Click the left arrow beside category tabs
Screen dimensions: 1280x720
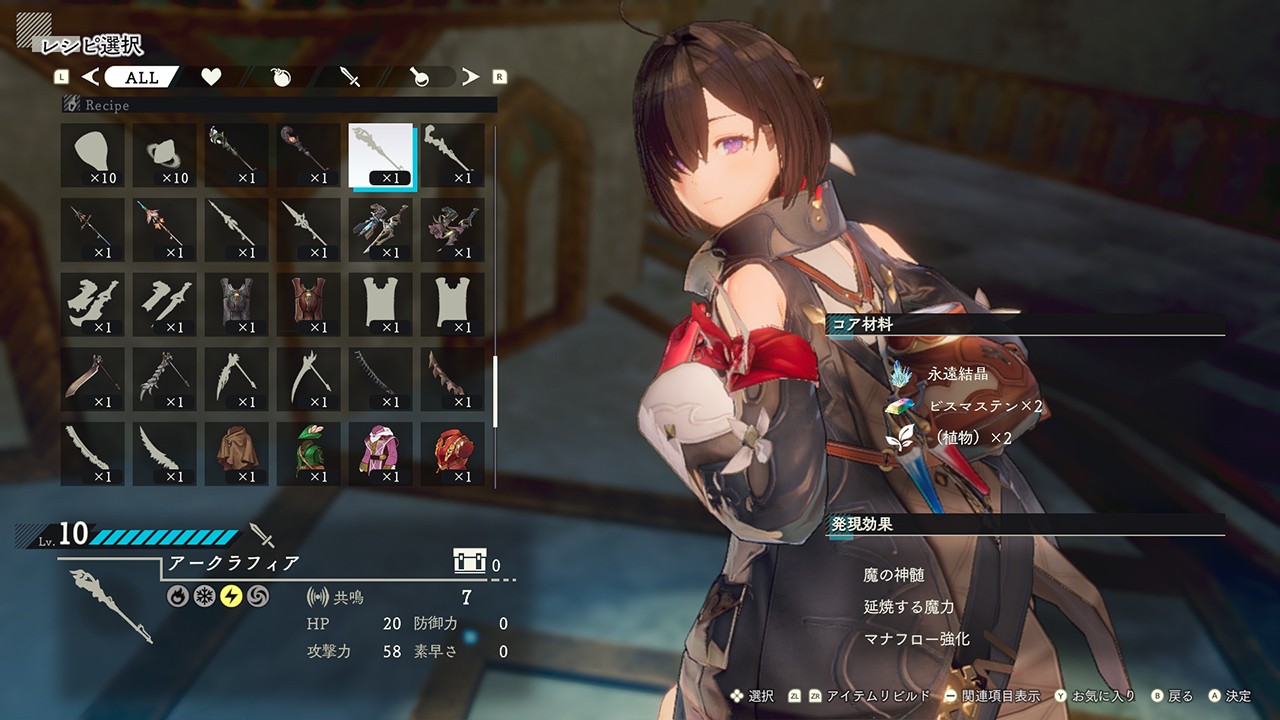click(90, 77)
